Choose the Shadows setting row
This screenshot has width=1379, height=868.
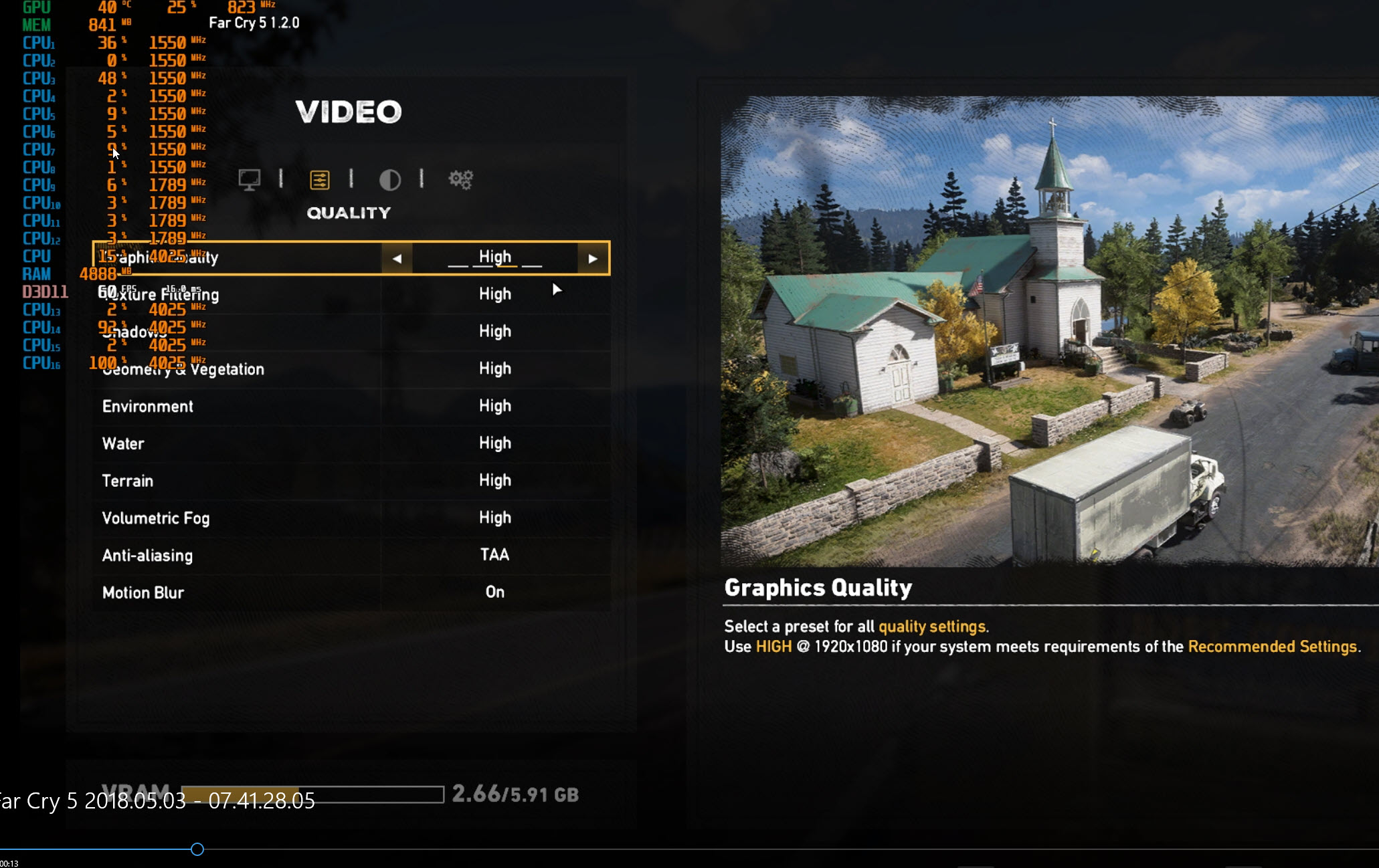[x=351, y=332]
